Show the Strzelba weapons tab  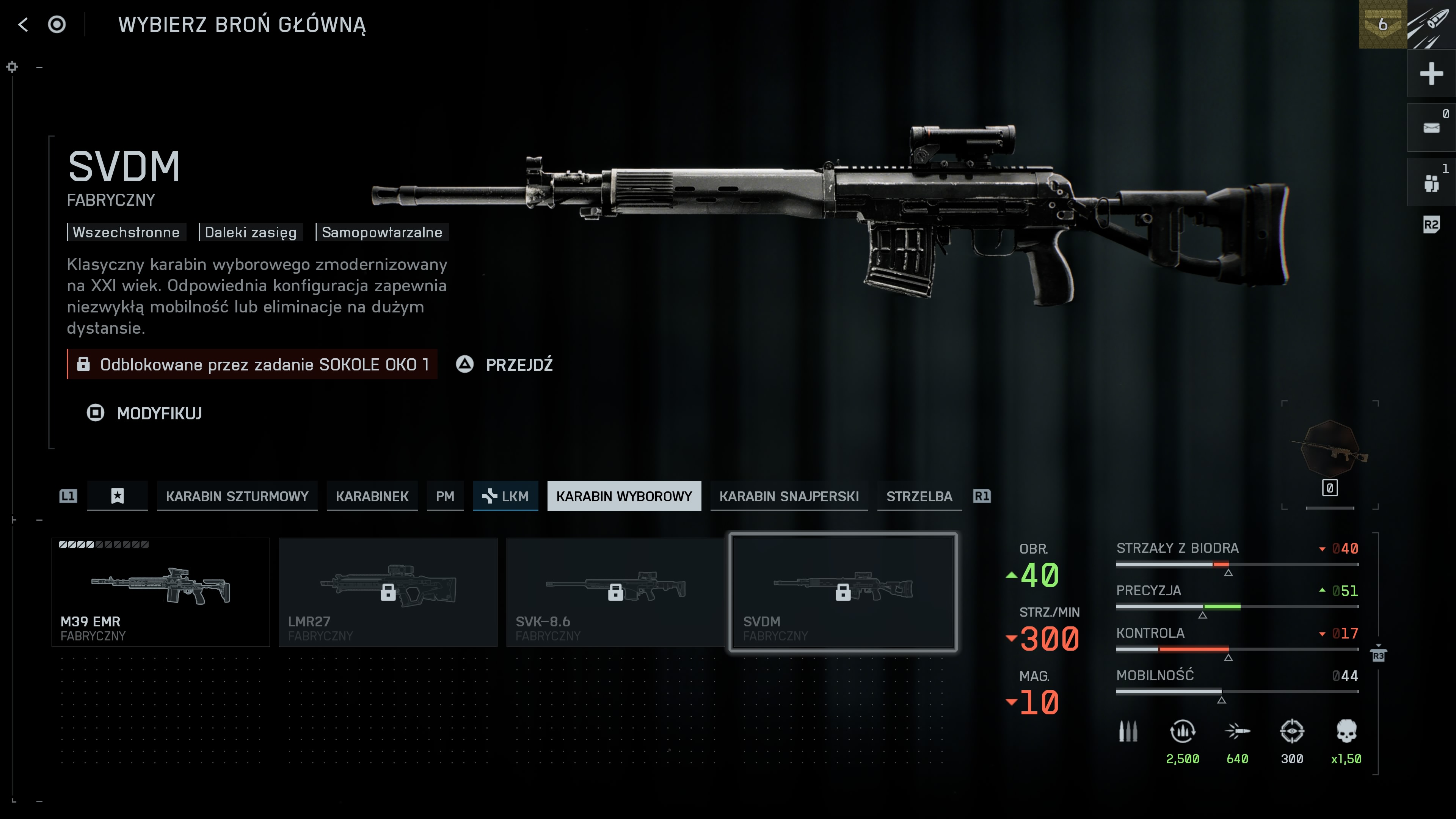(x=918, y=496)
